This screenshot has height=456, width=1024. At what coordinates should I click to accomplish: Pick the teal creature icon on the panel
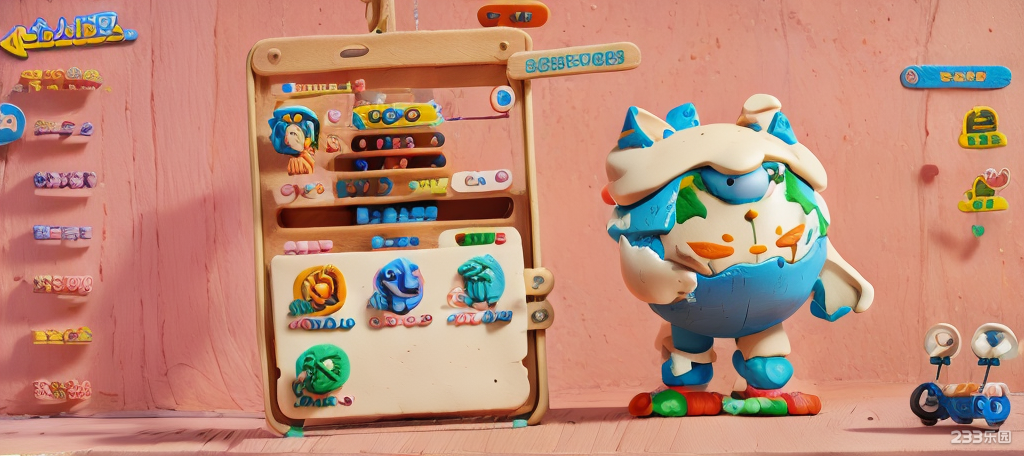tap(481, 280)
